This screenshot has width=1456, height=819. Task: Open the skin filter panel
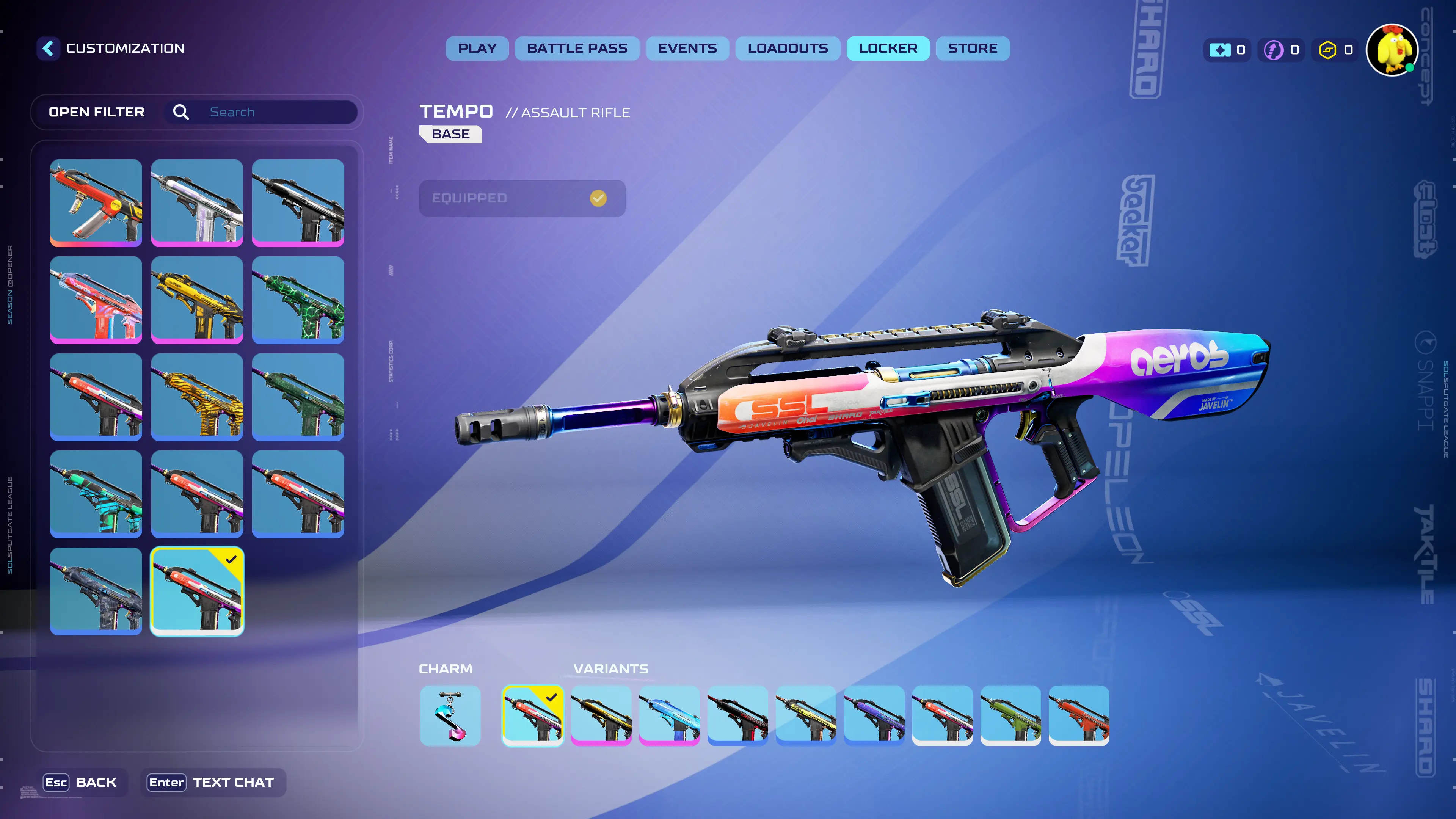point(97,112)
